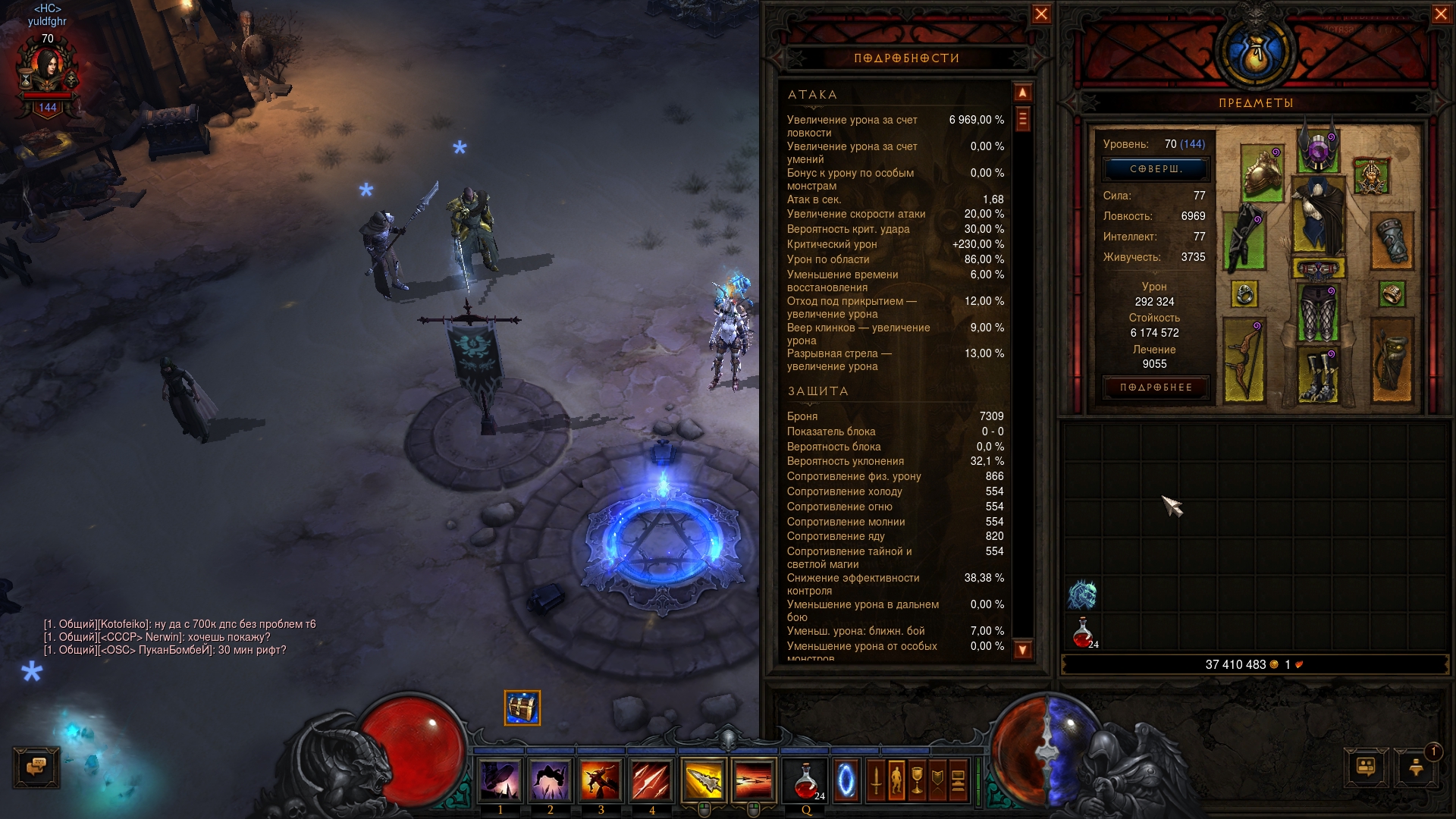Open the blue town portal
This screenshot has height=819, width=1456.
click(x=847, y=780)
